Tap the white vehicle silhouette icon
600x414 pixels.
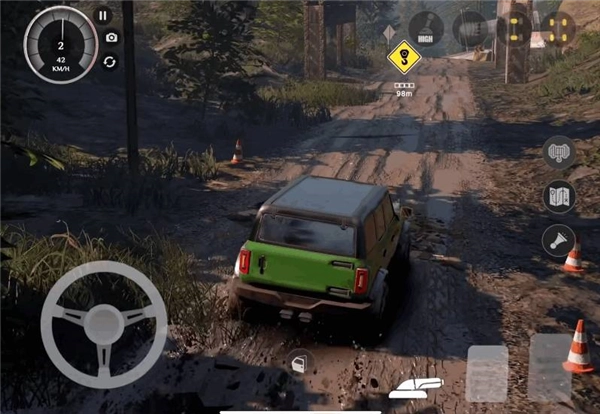[x=415, y=387]
